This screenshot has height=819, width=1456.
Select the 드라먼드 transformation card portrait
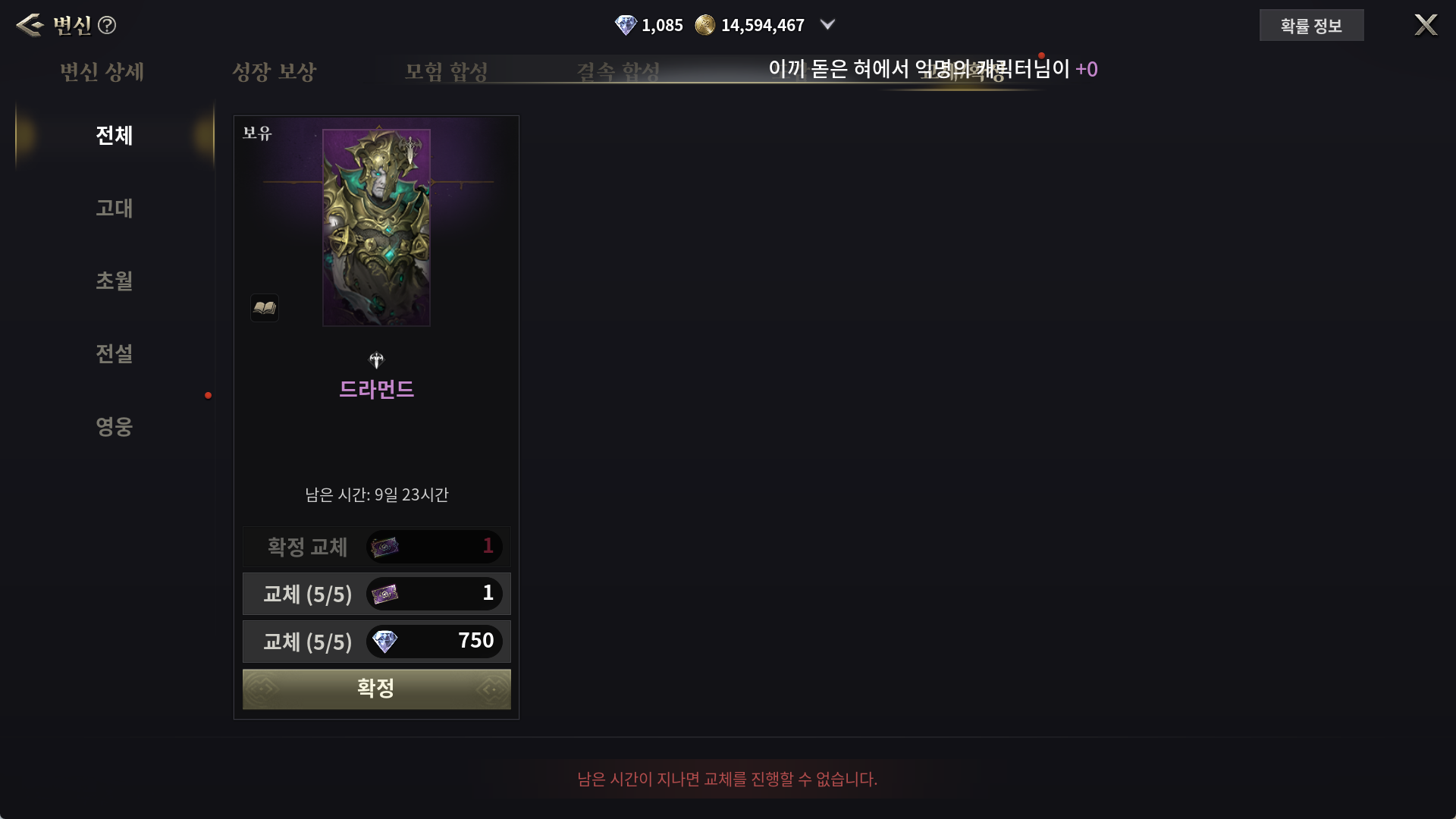[x=376, y=227]
